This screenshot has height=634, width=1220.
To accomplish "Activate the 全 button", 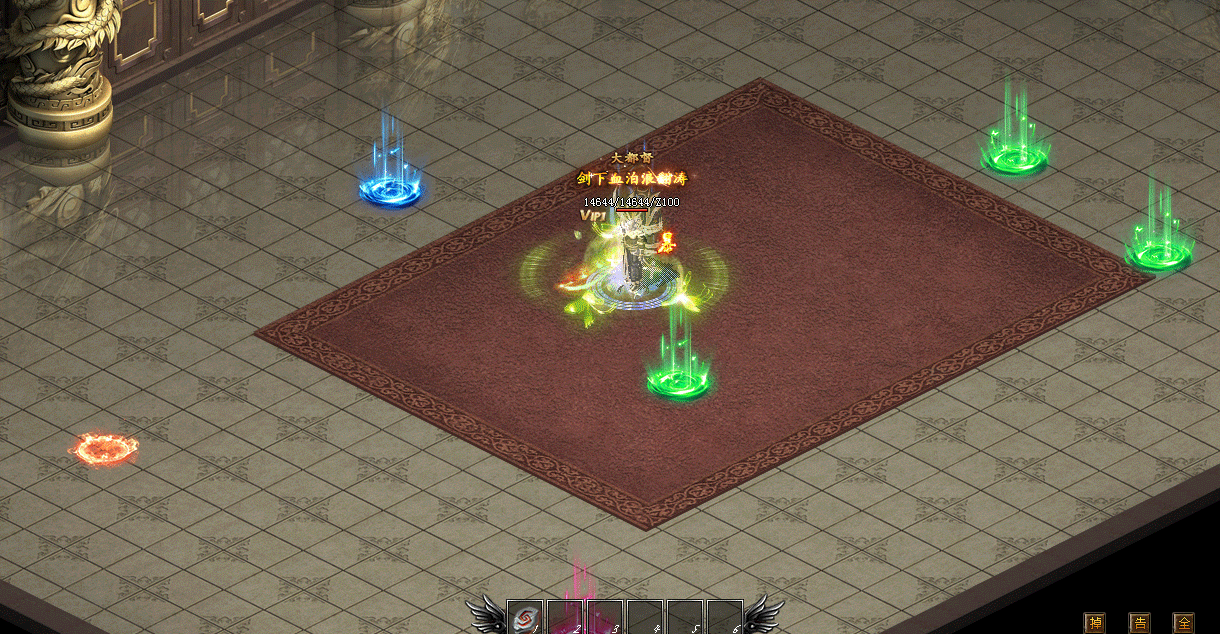I will [1183, 623].
